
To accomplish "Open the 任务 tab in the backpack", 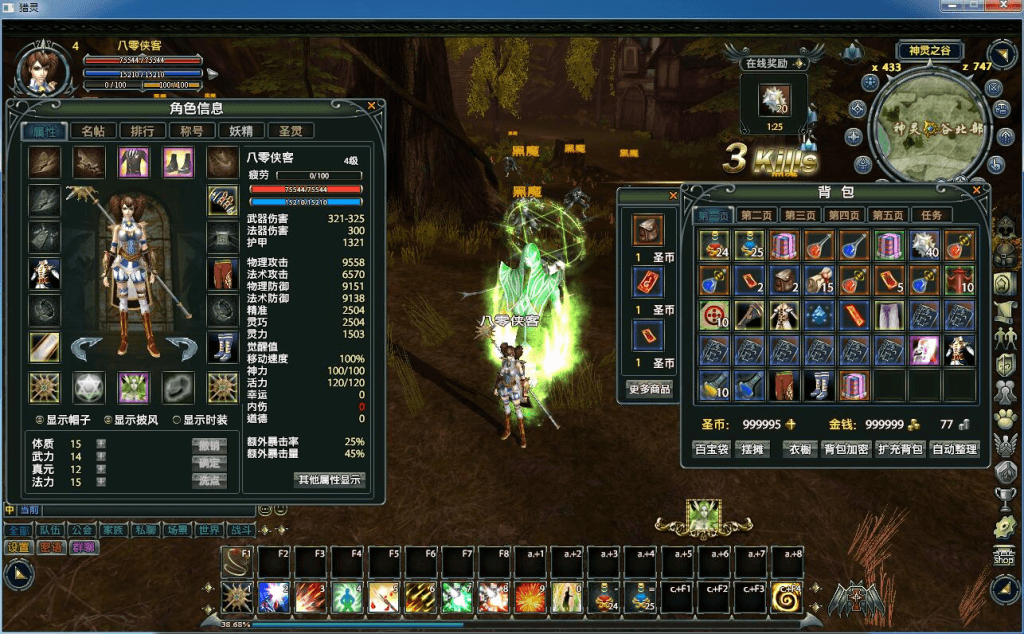I will (x=930, y=215).
